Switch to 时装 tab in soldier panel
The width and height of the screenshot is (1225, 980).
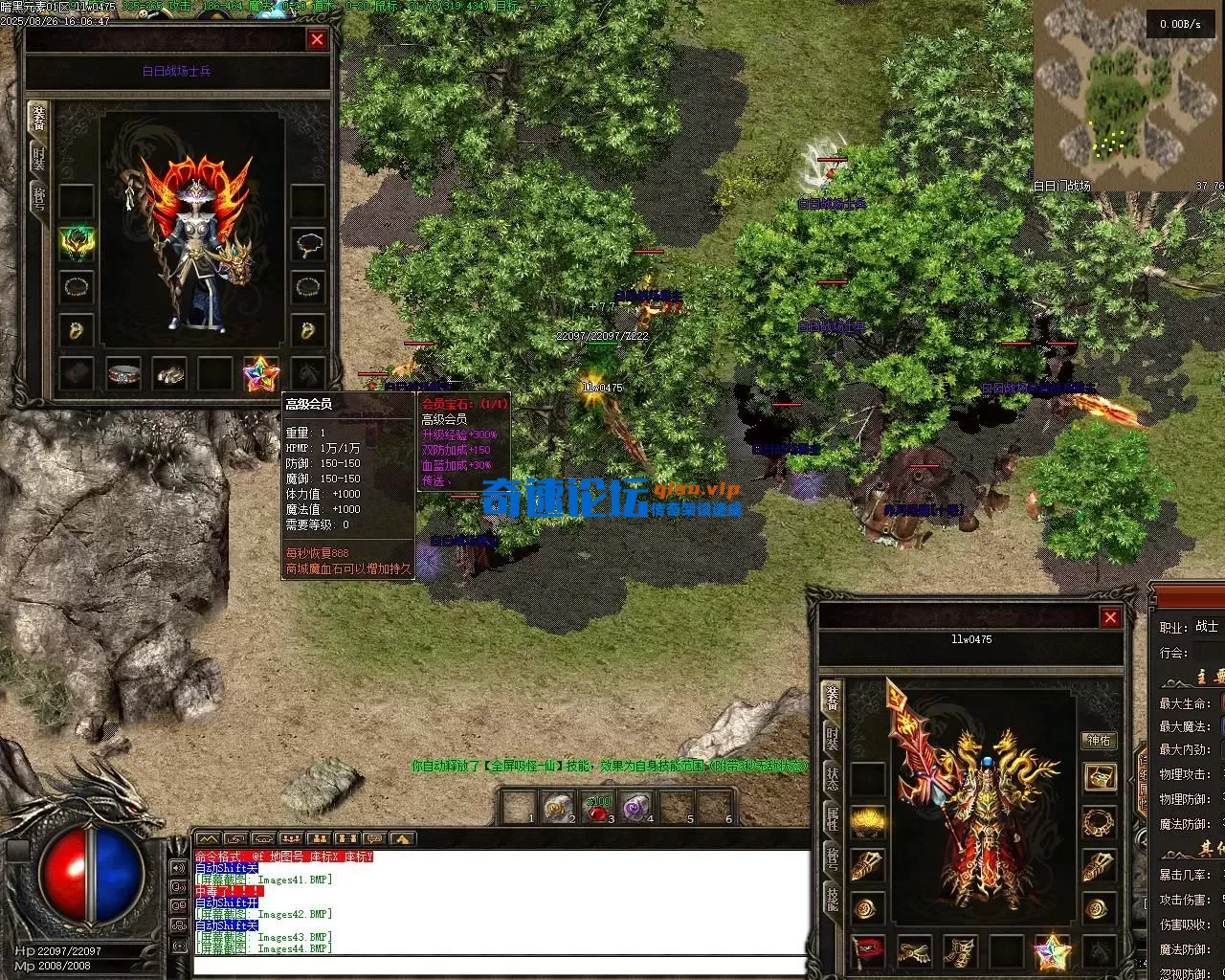pos(39,158)
